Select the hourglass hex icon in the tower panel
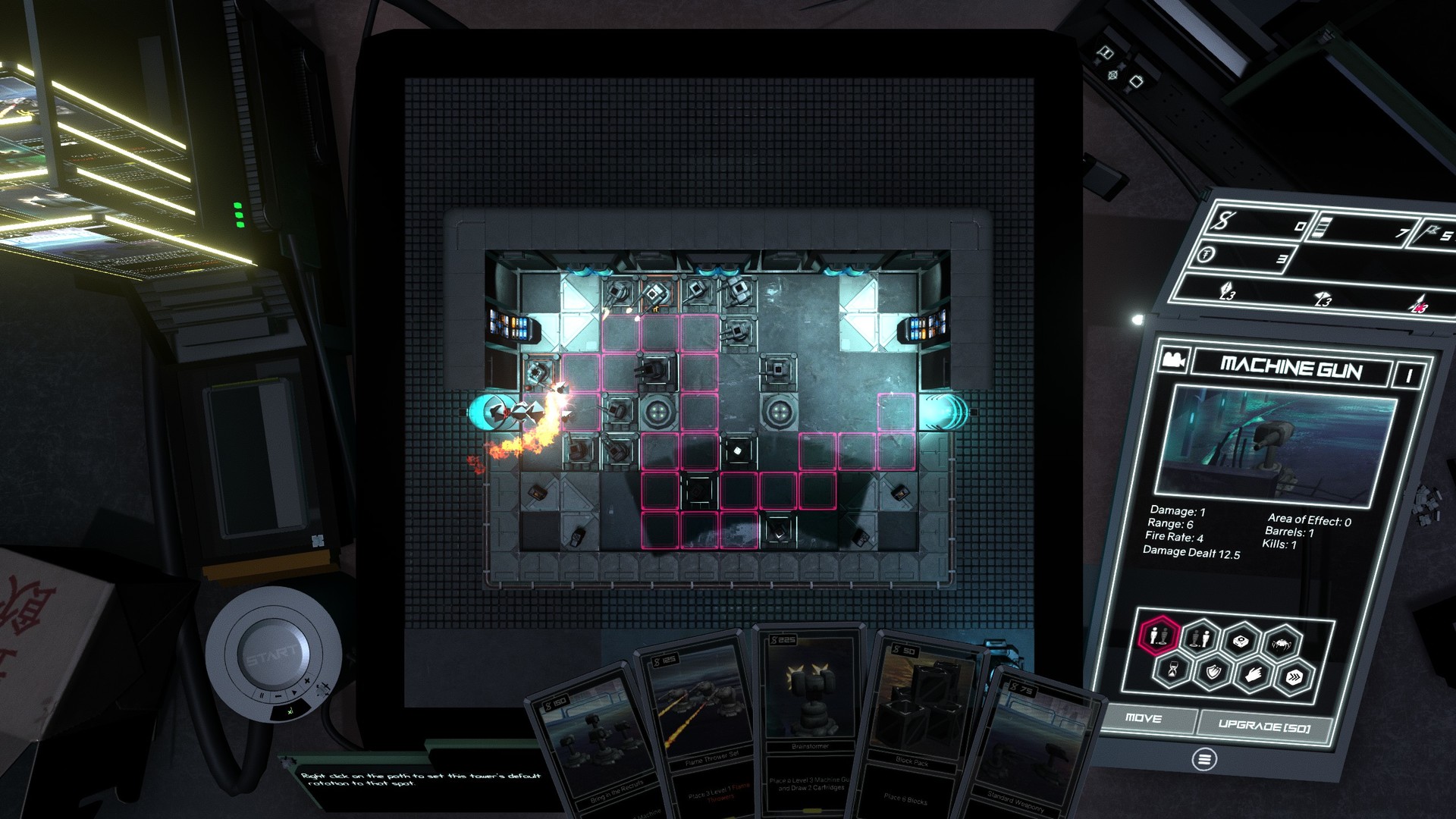The image size is (1456, 819). 1173,670
